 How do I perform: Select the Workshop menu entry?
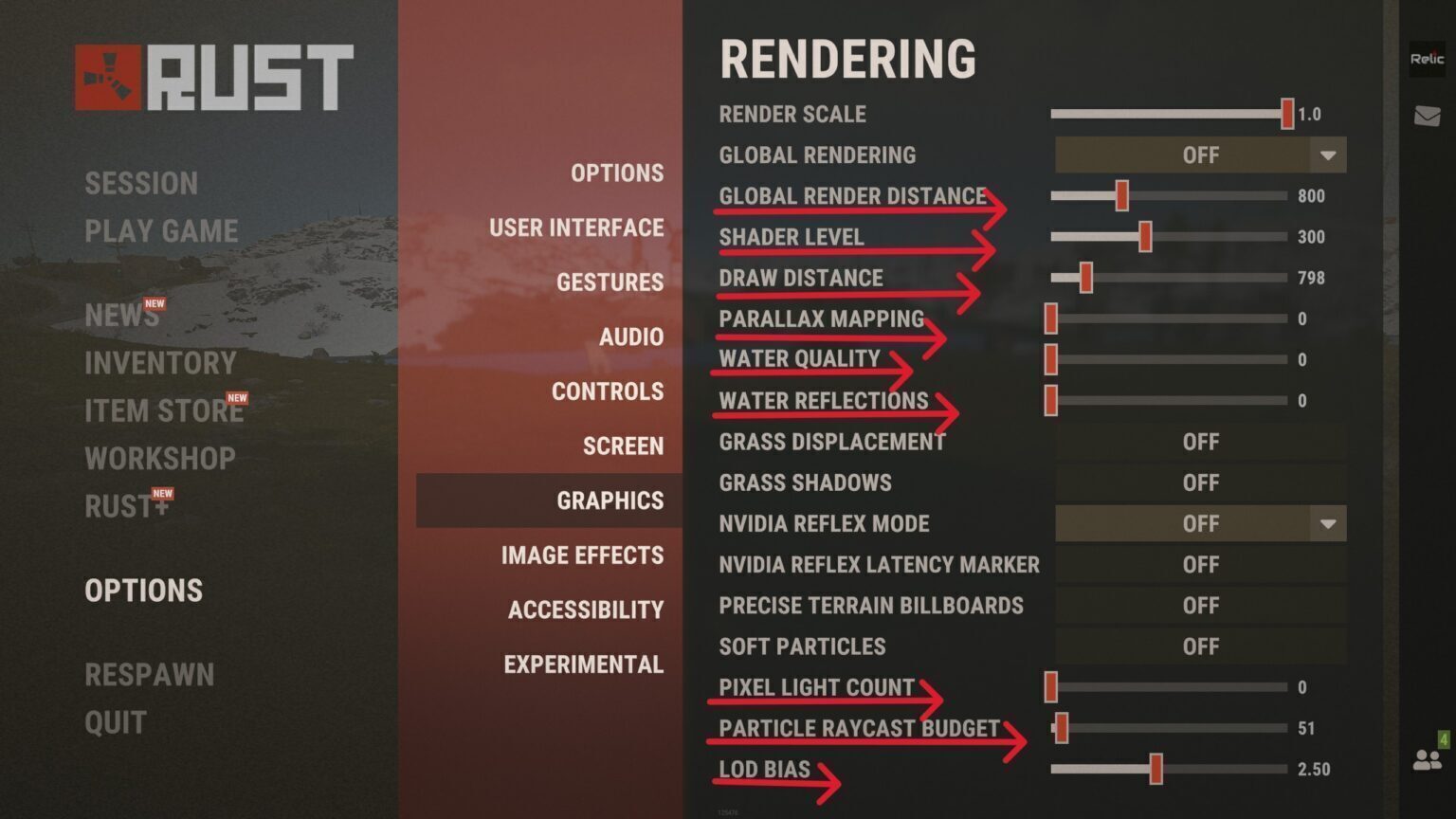160,459
